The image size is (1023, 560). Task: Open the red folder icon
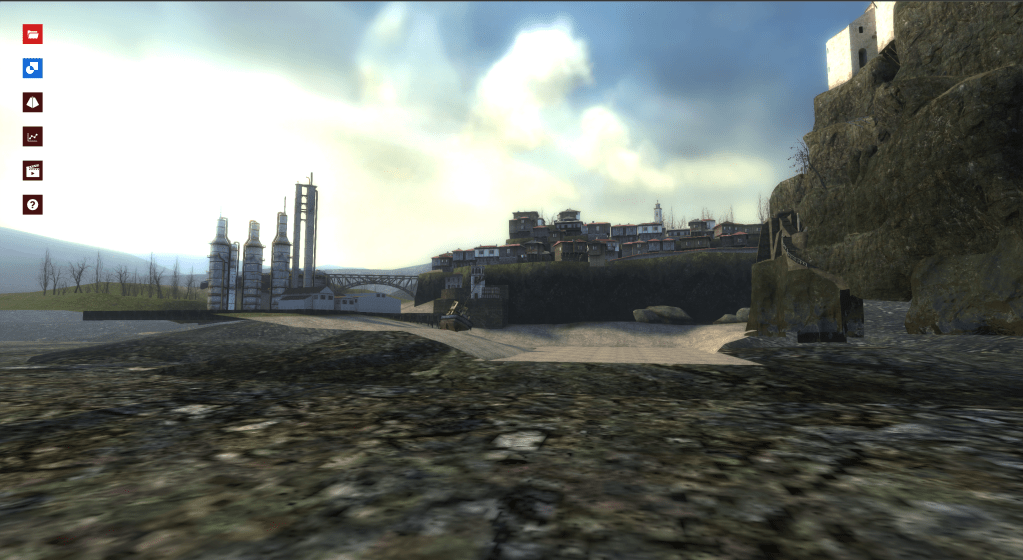click(33, 34)
